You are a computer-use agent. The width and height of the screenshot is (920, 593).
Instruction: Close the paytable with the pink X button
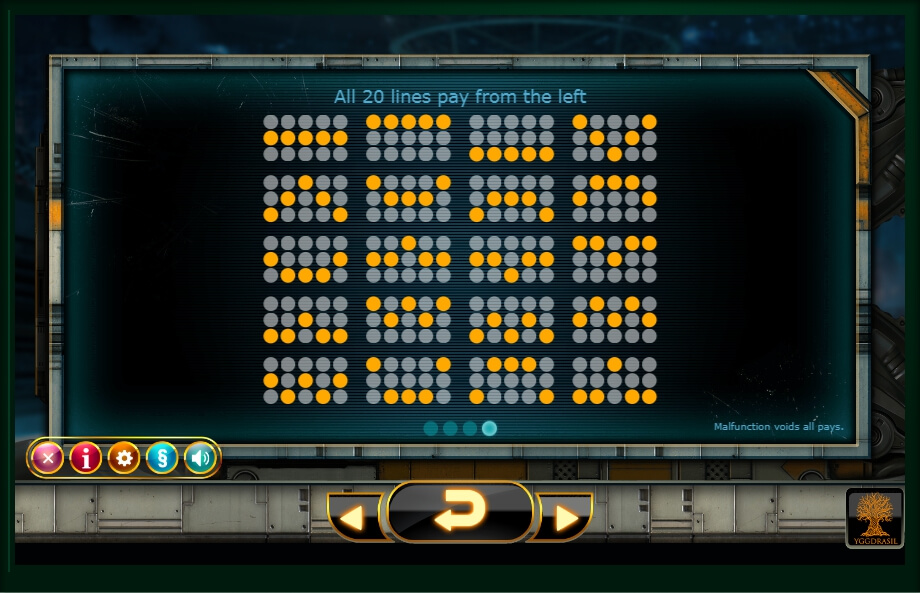click(x=47, y=458)
